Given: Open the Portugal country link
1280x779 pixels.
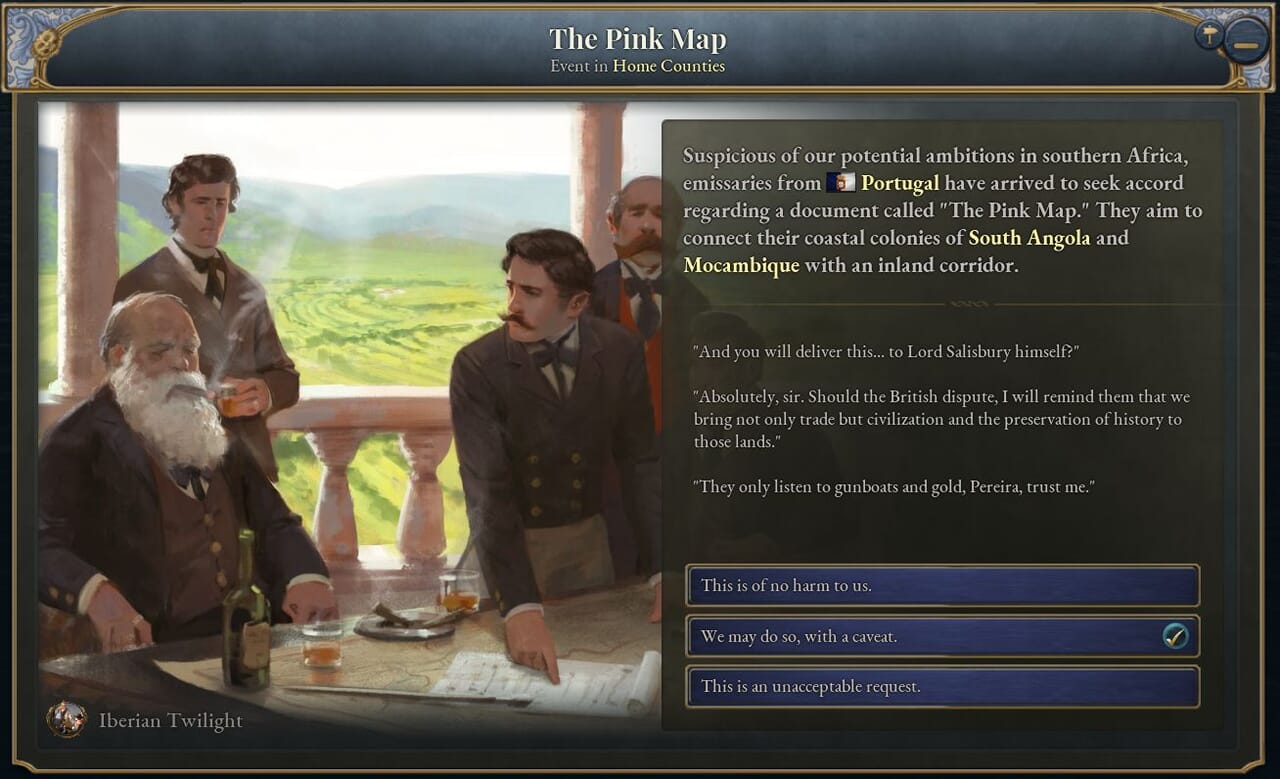Looking at the screenshot, I should tap(899, 183).
